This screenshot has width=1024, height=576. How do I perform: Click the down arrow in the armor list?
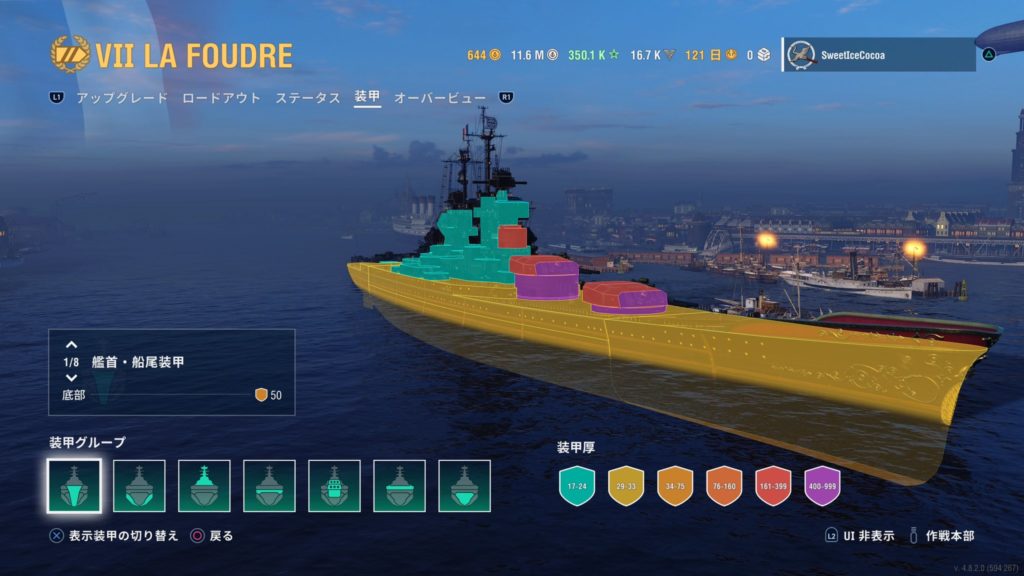coord(71,378)
